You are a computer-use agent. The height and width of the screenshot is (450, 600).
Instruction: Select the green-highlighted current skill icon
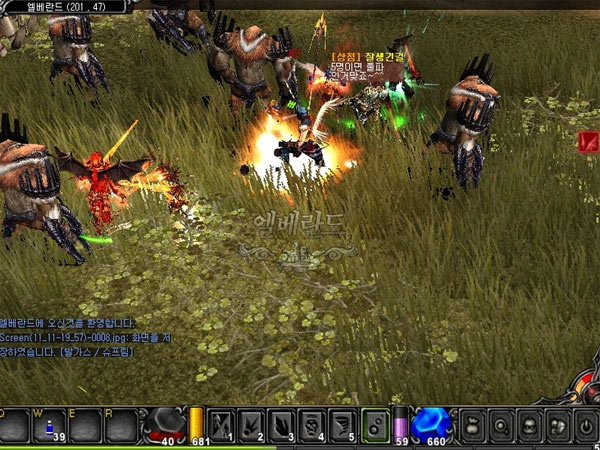point(375,424)
